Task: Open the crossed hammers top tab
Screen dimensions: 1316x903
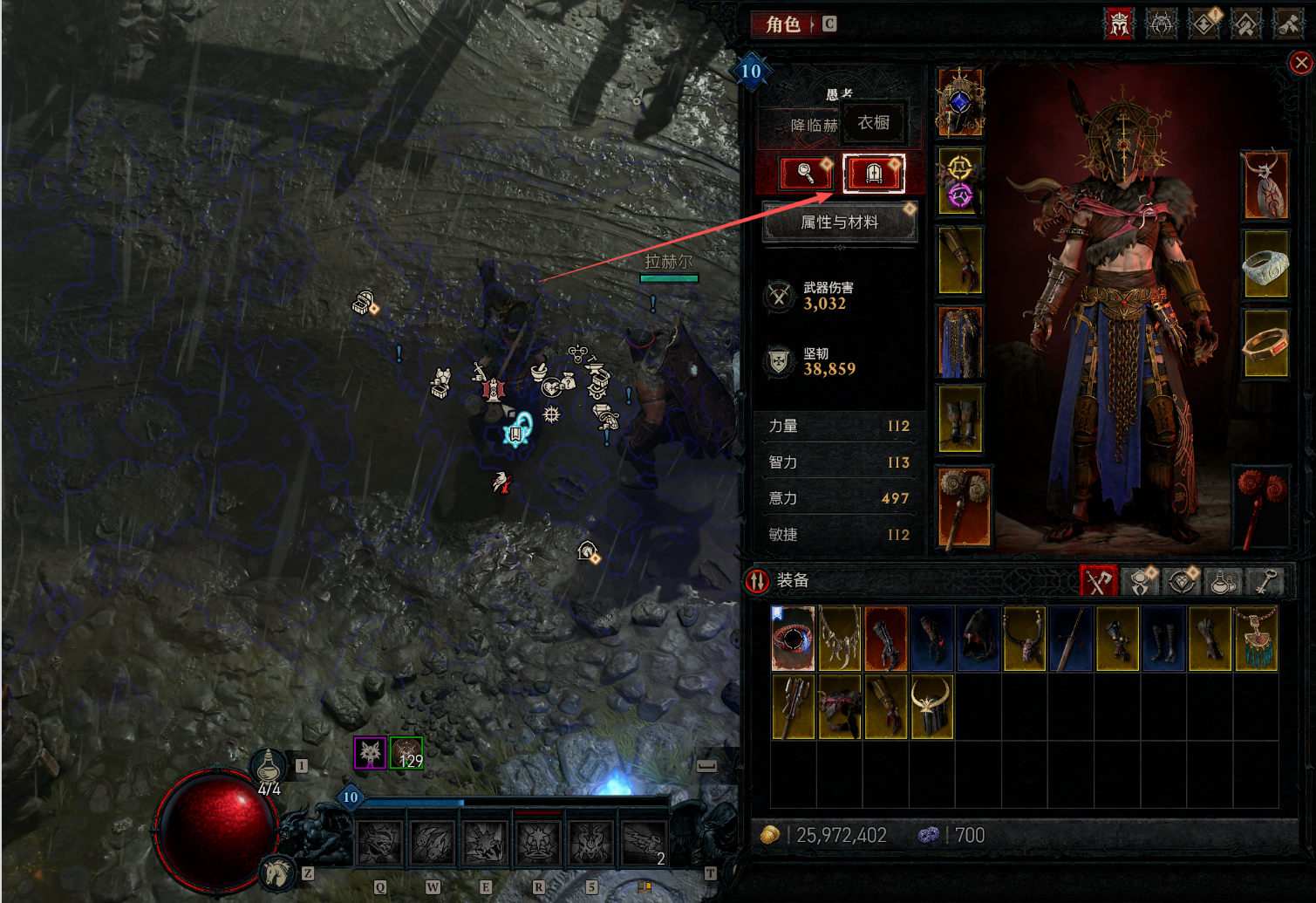Action: (1288, 24)
